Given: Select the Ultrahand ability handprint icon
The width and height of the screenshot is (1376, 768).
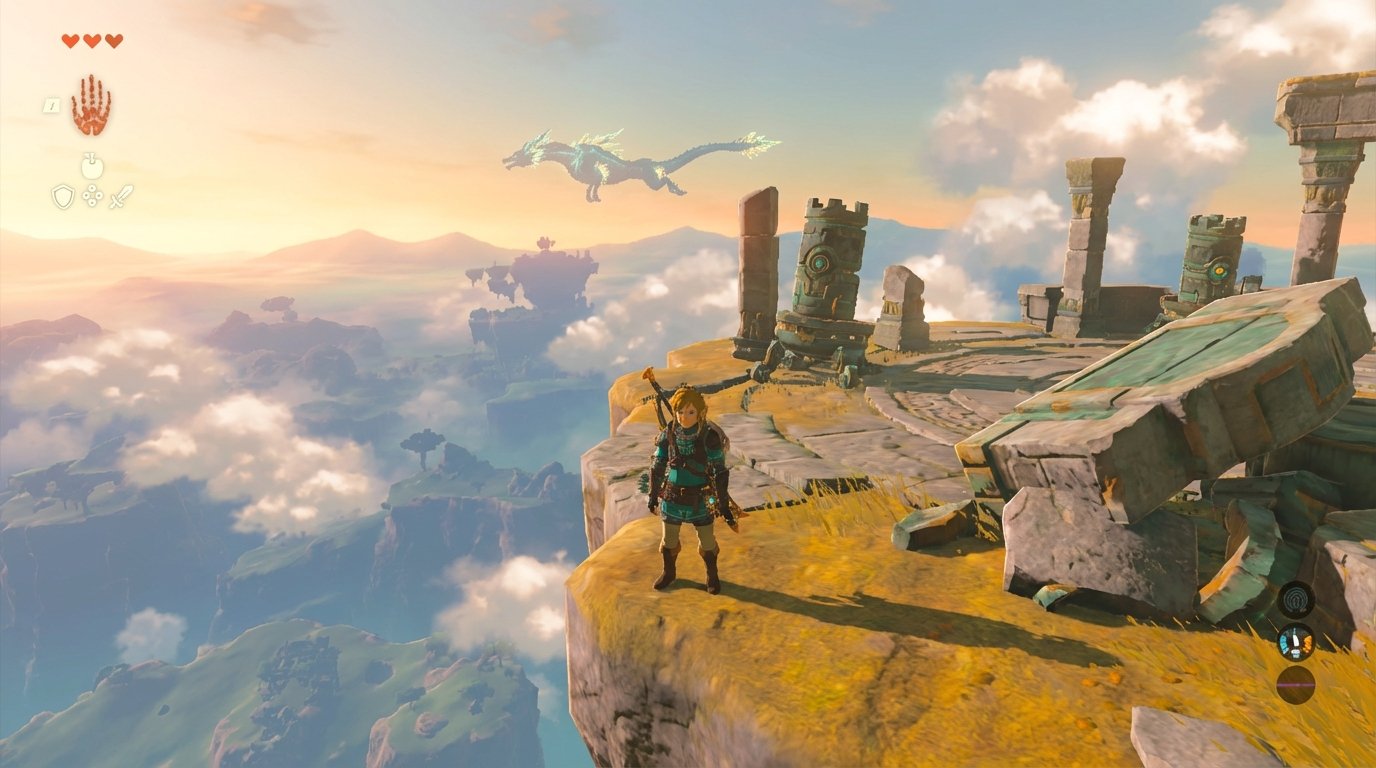Looking at the screenshot, I should [x=91, y=103].
